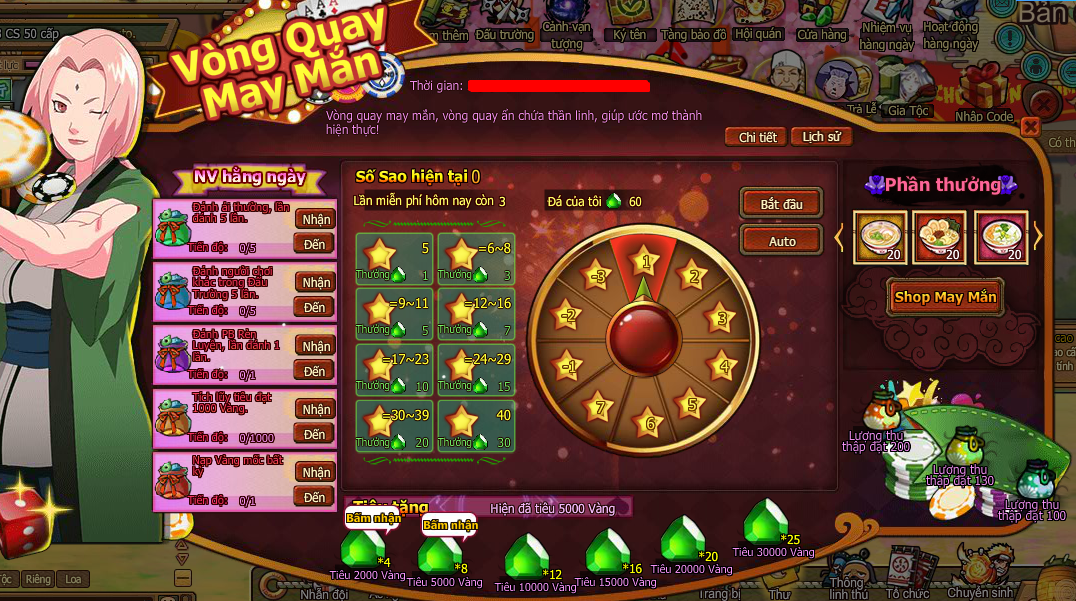
Task: Open the Chi tiết details panel
Action: pyautogui.click(x=757, y=137)
